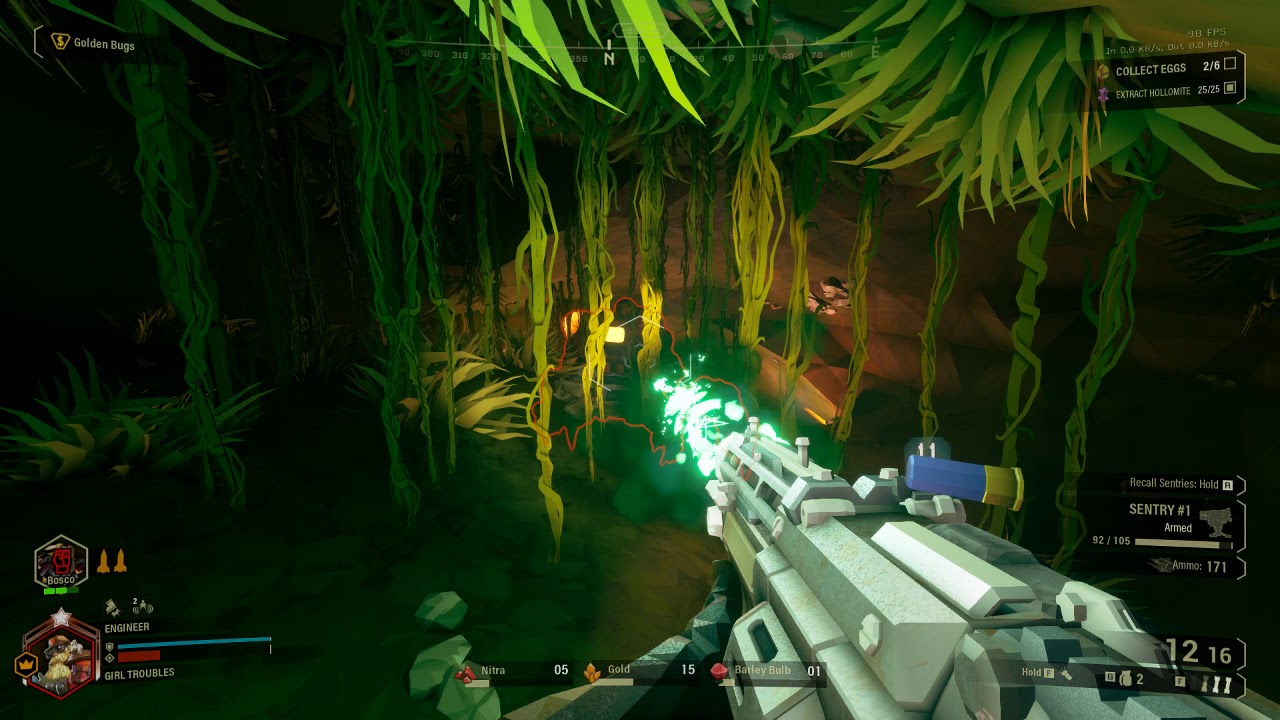Image resolution: width=1280 pixels, height=720 pixels.
Task: Check the Extract Hollomite objective entry
Action: [1153, 92]
